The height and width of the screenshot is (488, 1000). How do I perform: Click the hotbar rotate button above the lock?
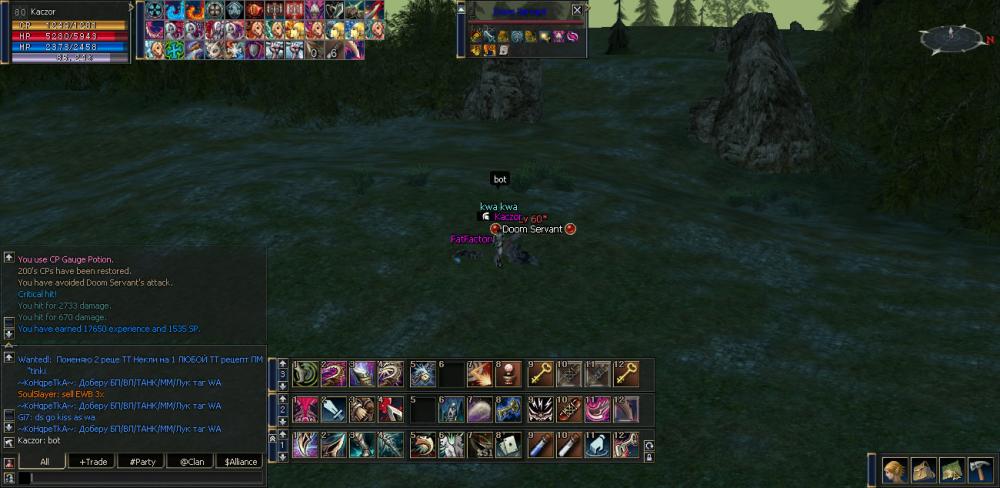(x=649, y=445)
